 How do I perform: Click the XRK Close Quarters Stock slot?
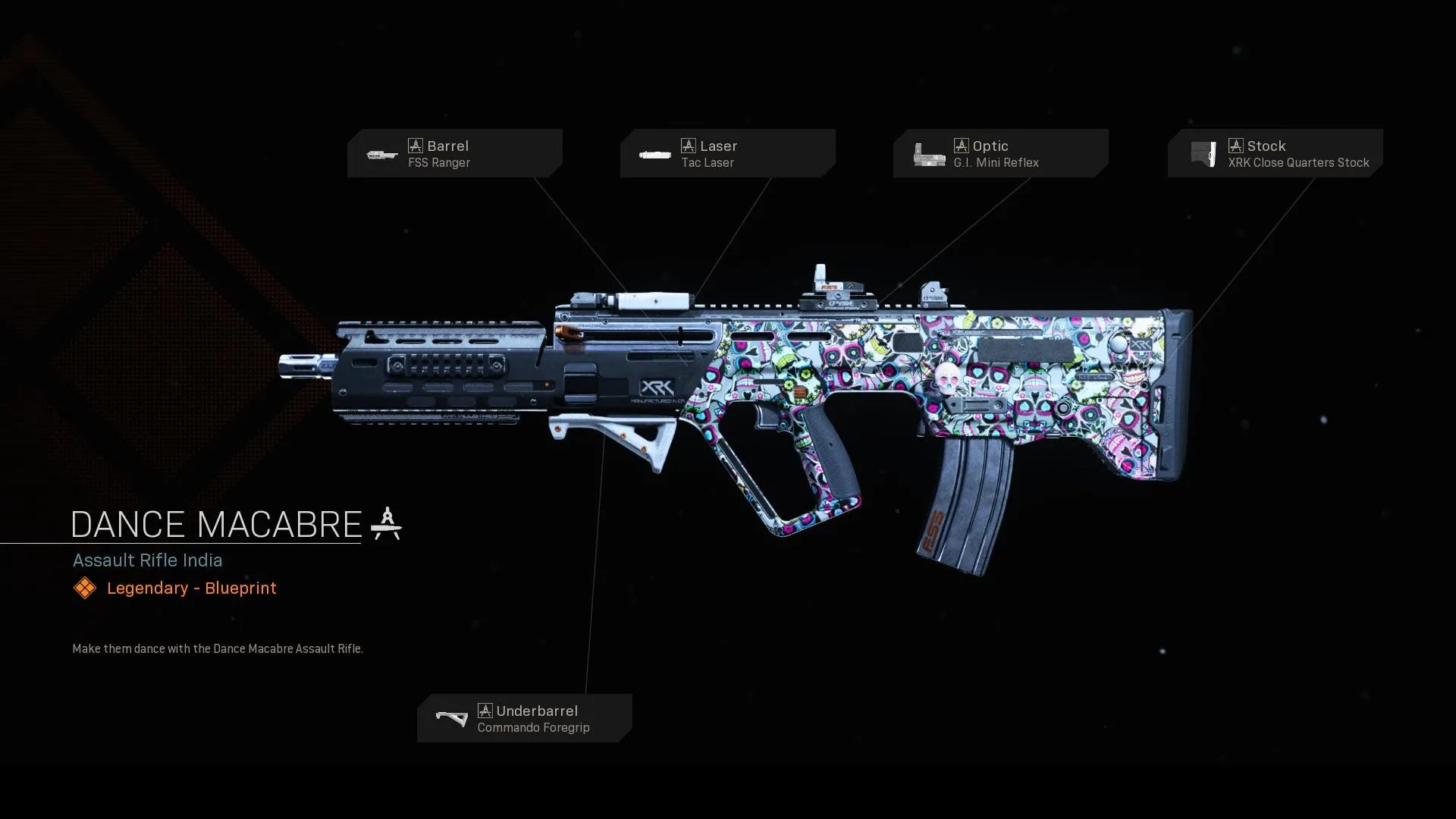click(x=1275, y=153)
